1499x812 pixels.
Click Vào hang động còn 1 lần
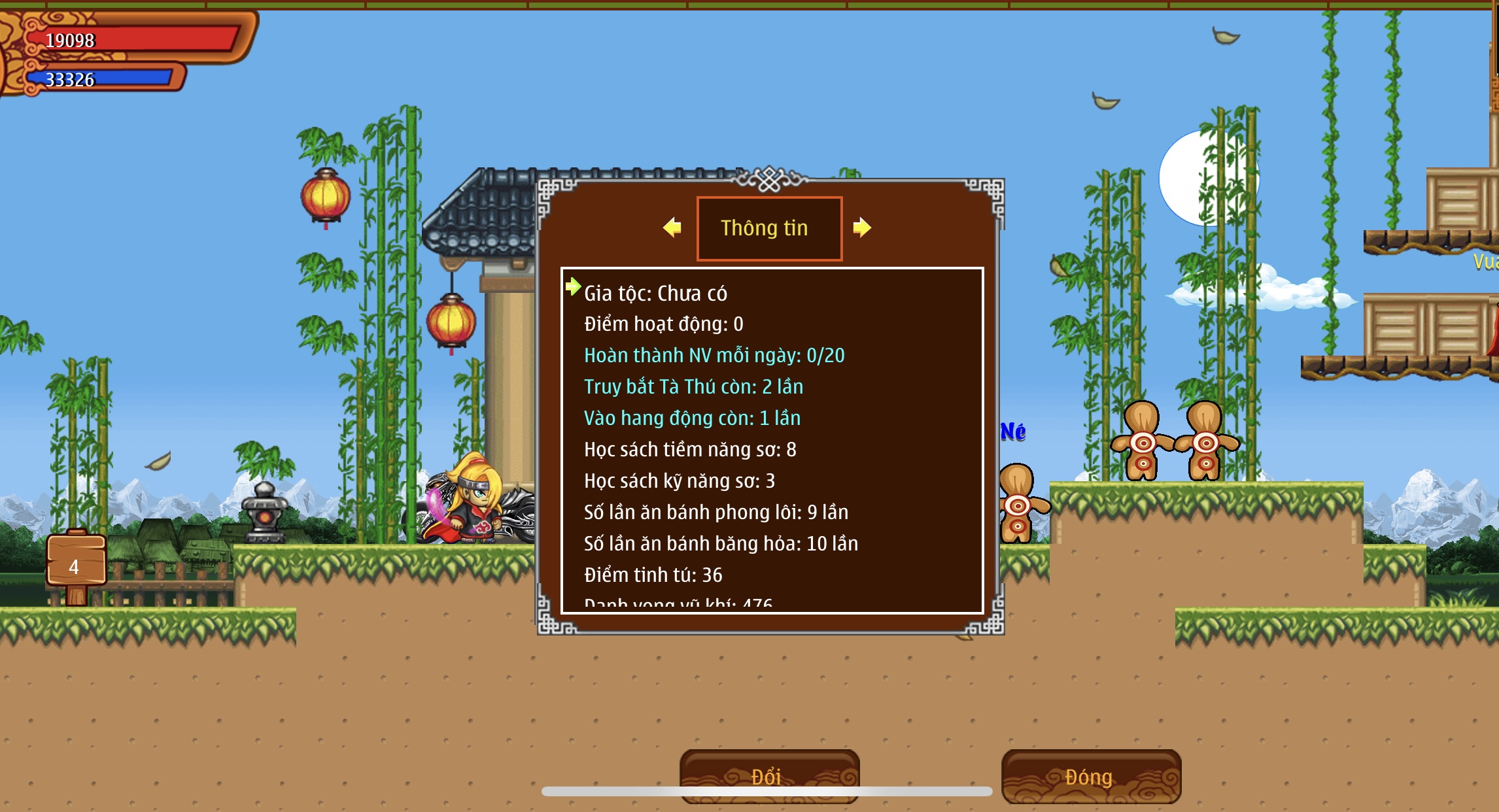[692, 418]
